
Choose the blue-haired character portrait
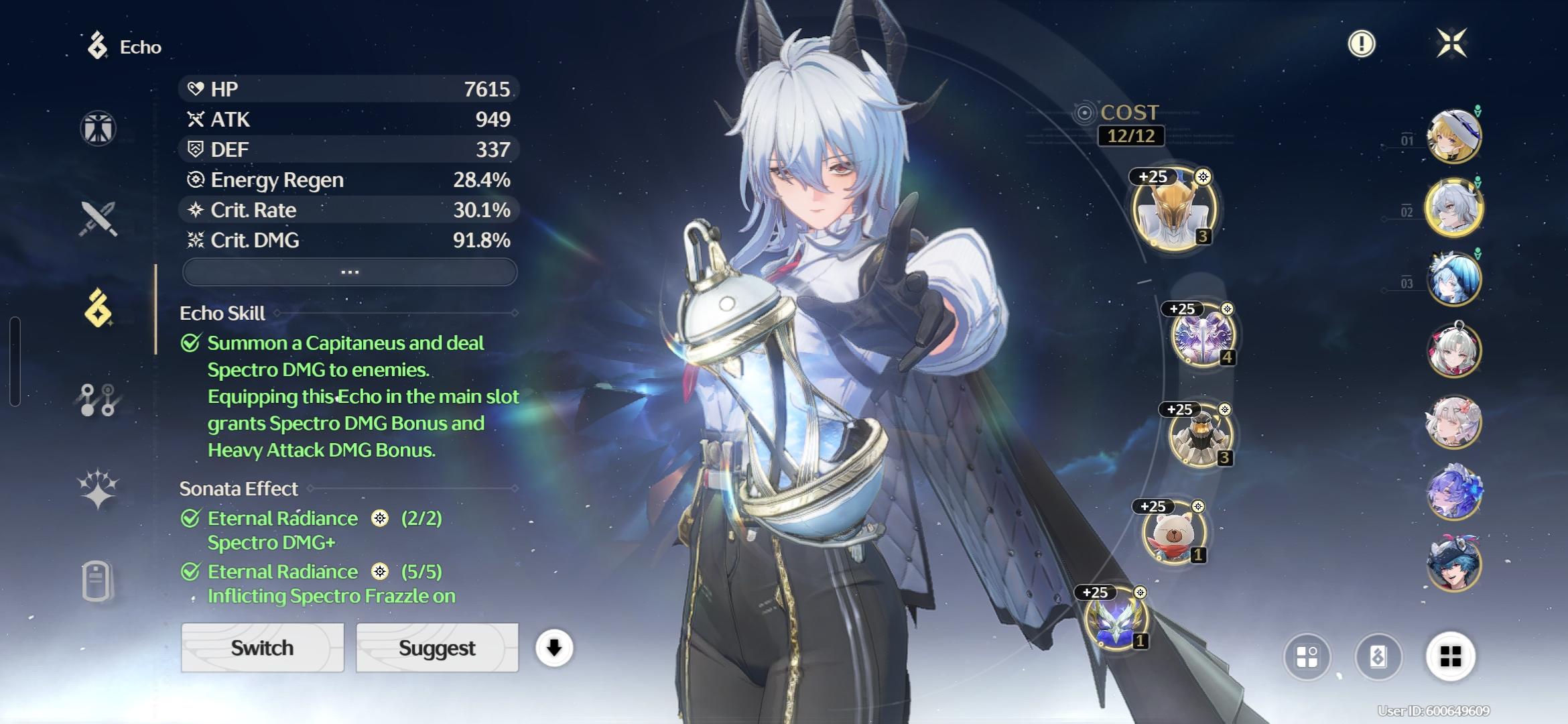(x=1453, y=279)
